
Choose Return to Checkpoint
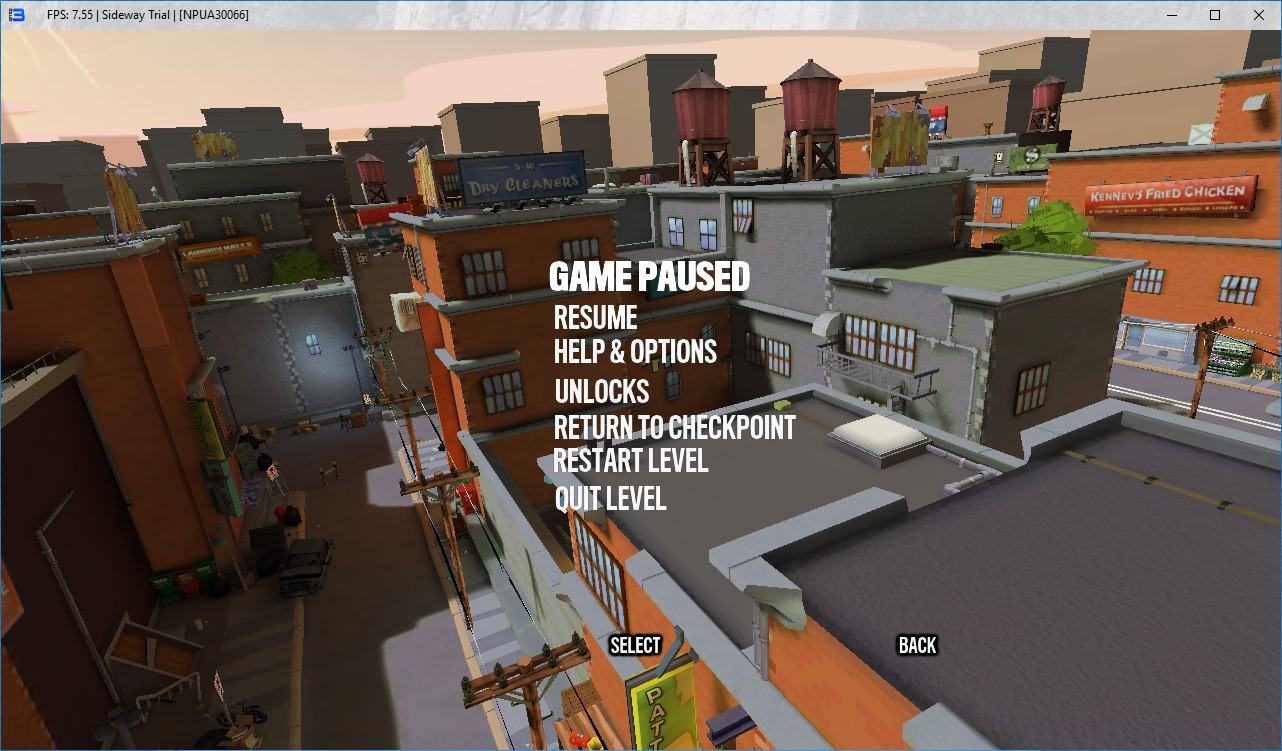(x=674, y=427)
